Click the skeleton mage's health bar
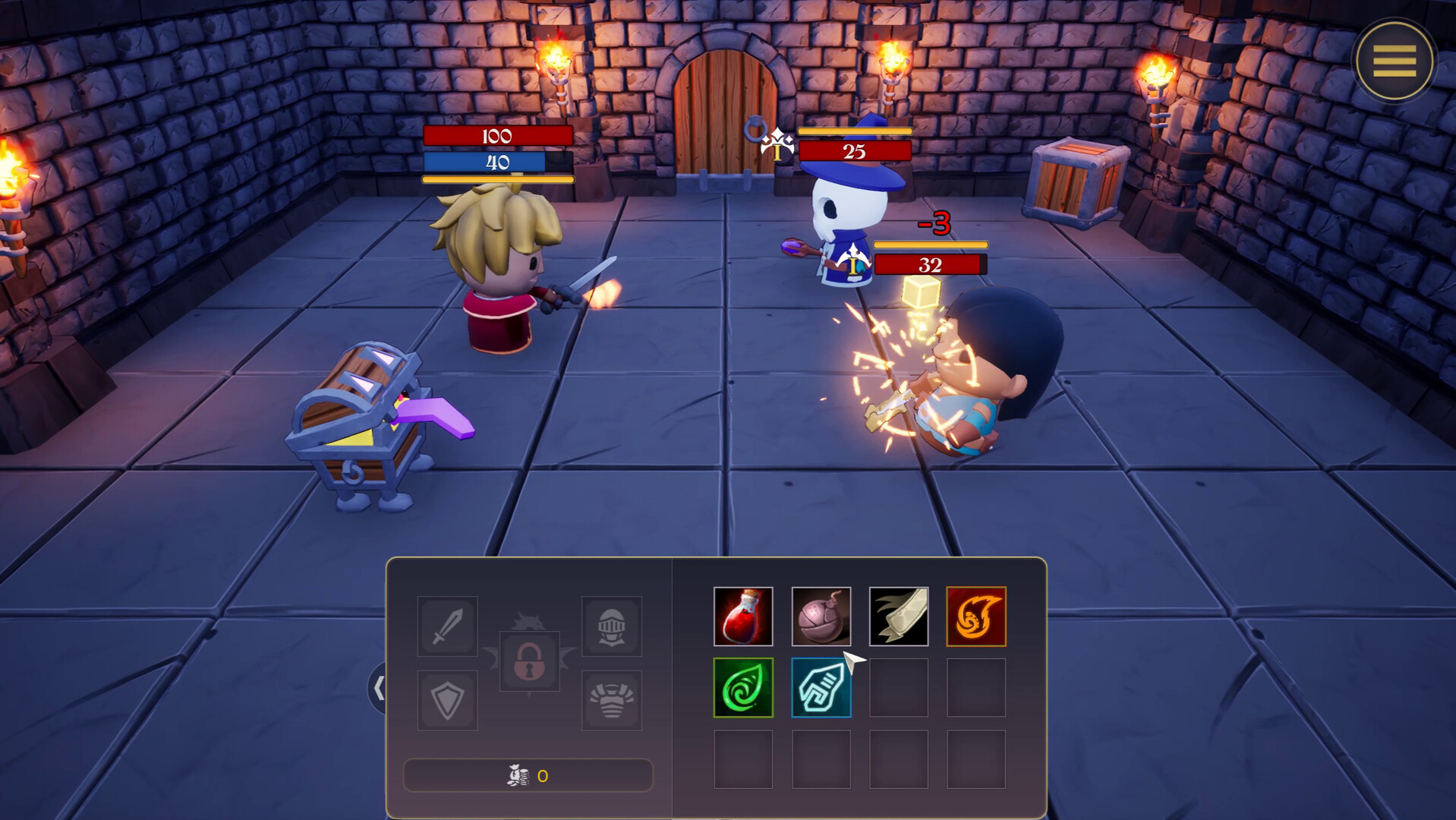The image size is (1456, 820). (x=856, y=152)
